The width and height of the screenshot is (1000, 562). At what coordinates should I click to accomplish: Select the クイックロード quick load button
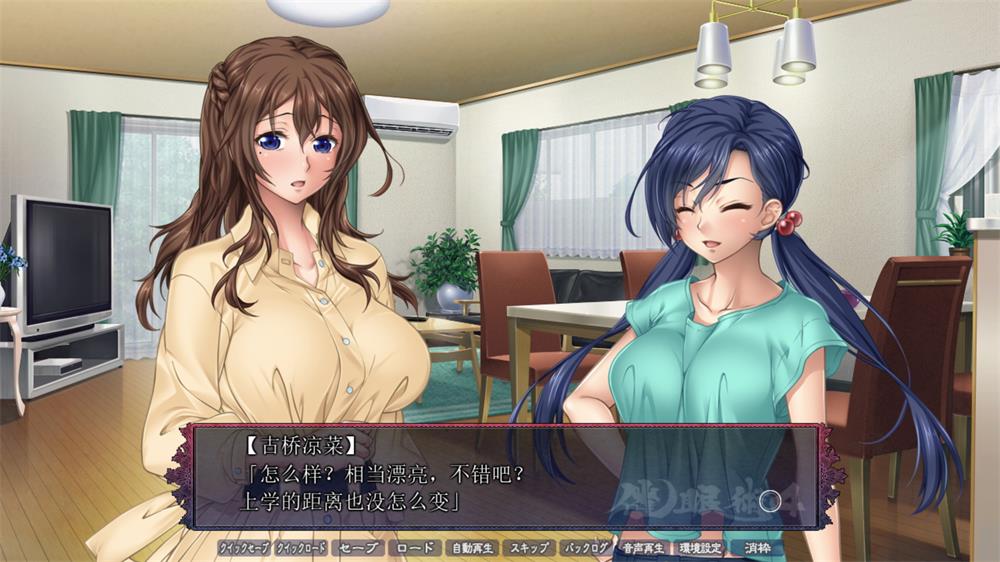coord(301,548)
